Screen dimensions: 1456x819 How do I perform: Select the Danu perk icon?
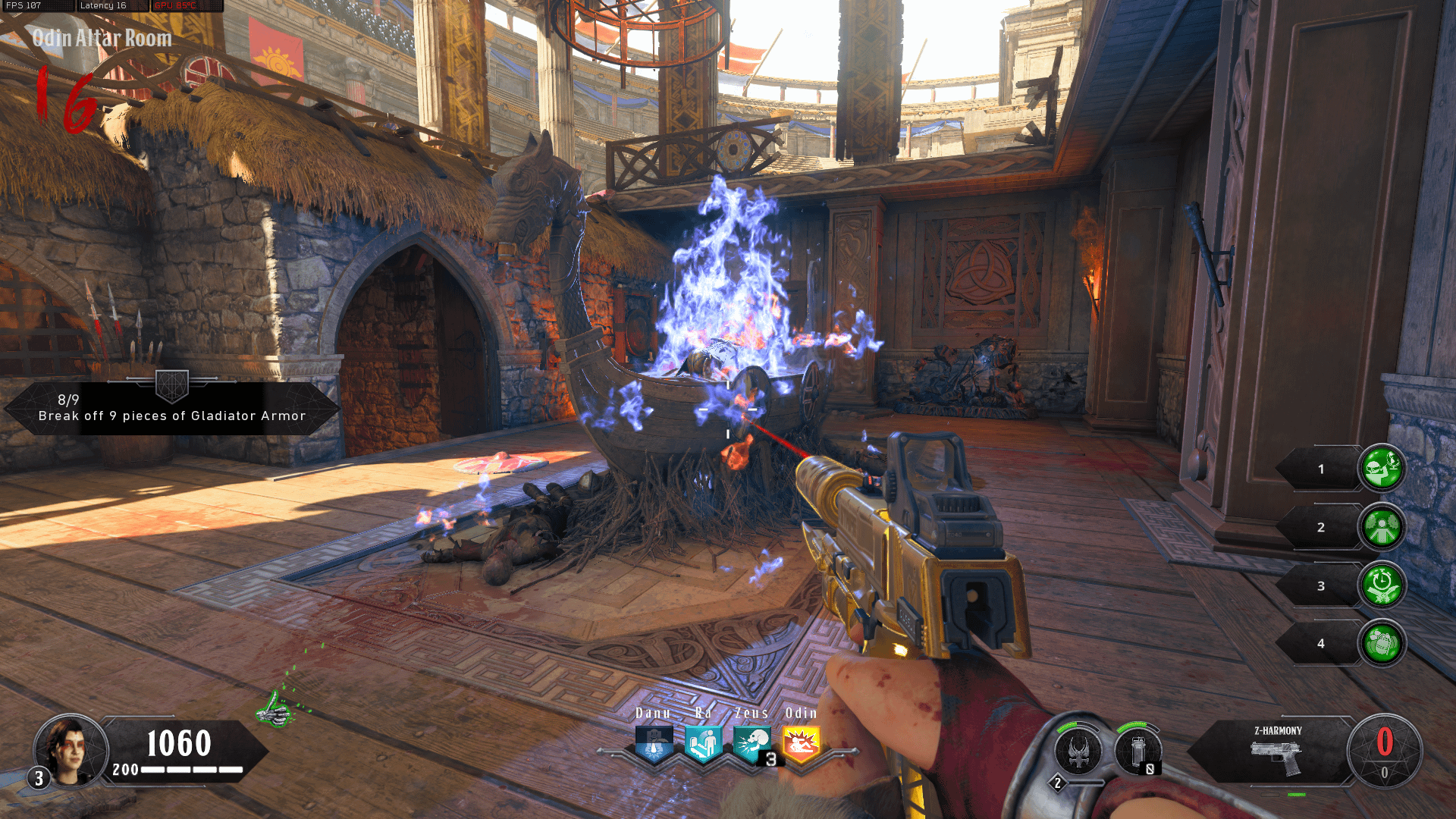coord(654,743)
